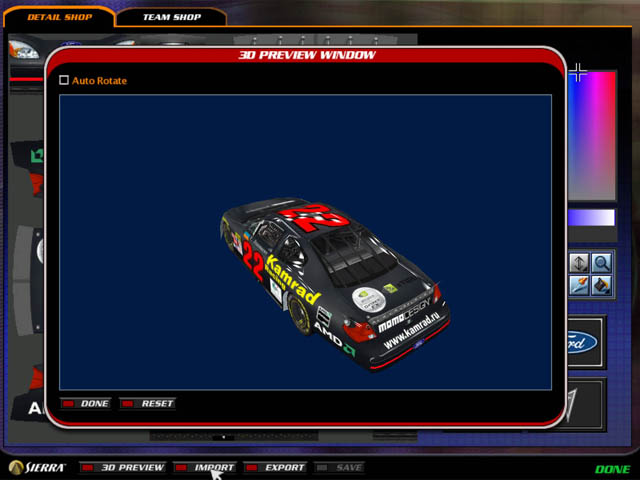The width and height of the screenshot is (640, 480).
Task: Adjust the color brightness bar
Action: (x=592, y=217)
